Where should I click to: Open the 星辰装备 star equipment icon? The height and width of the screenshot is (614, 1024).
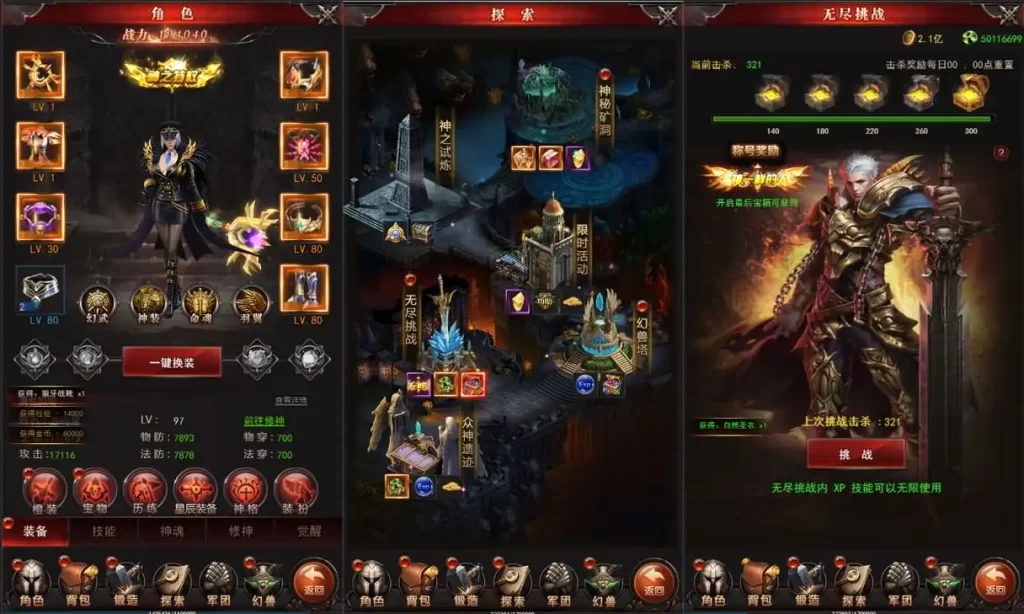pyautogui.click(x=196, y=489)
